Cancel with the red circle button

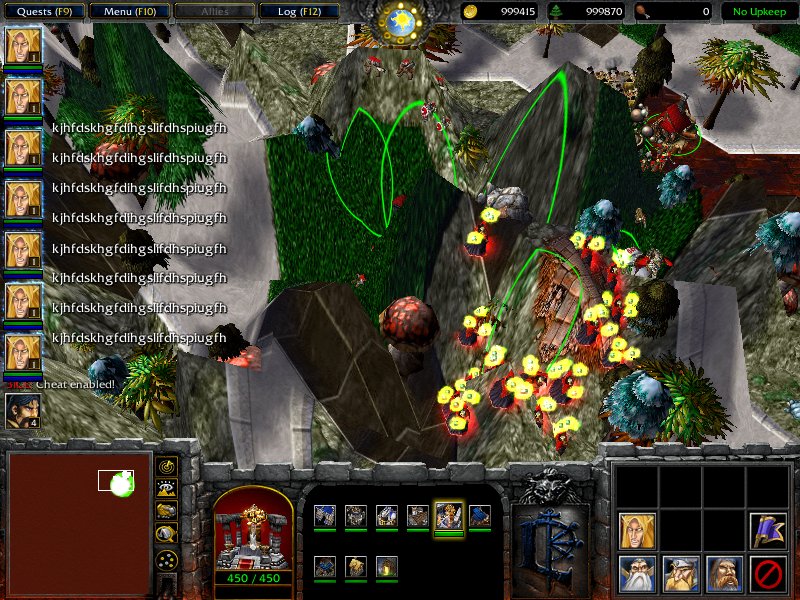(x=767, y=574)
